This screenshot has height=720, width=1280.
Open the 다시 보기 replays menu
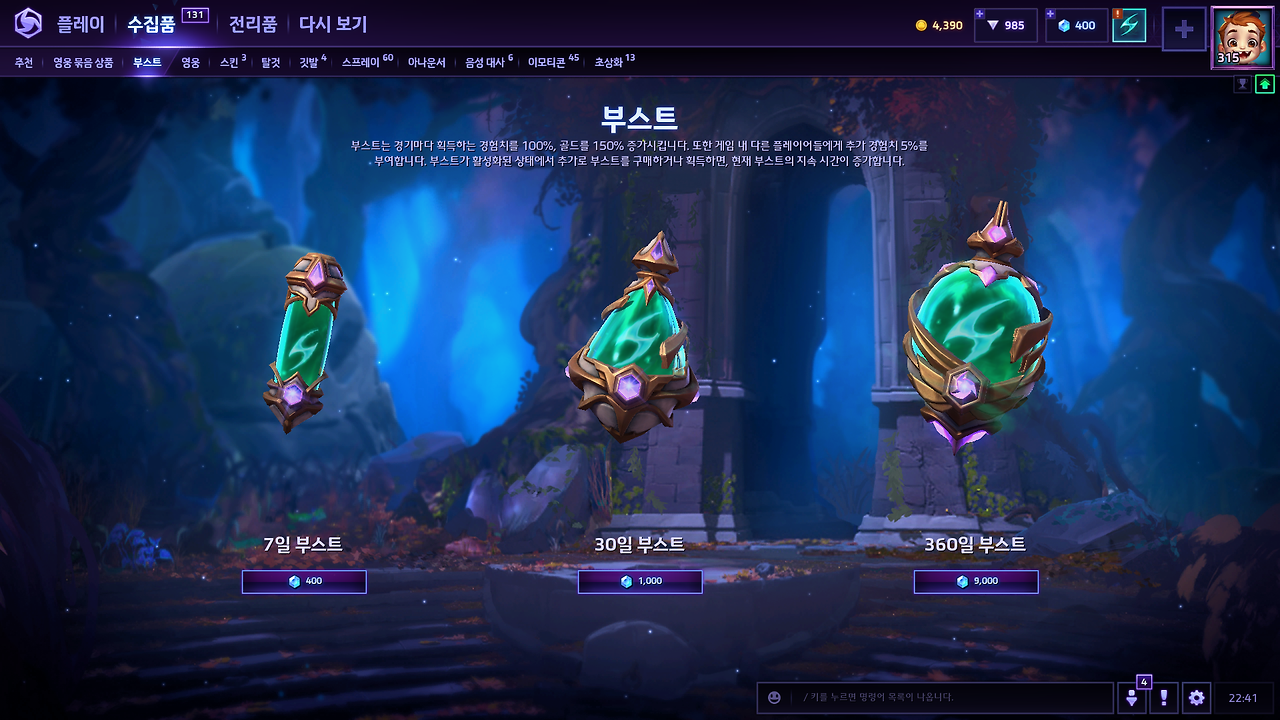tap(332, 25)
